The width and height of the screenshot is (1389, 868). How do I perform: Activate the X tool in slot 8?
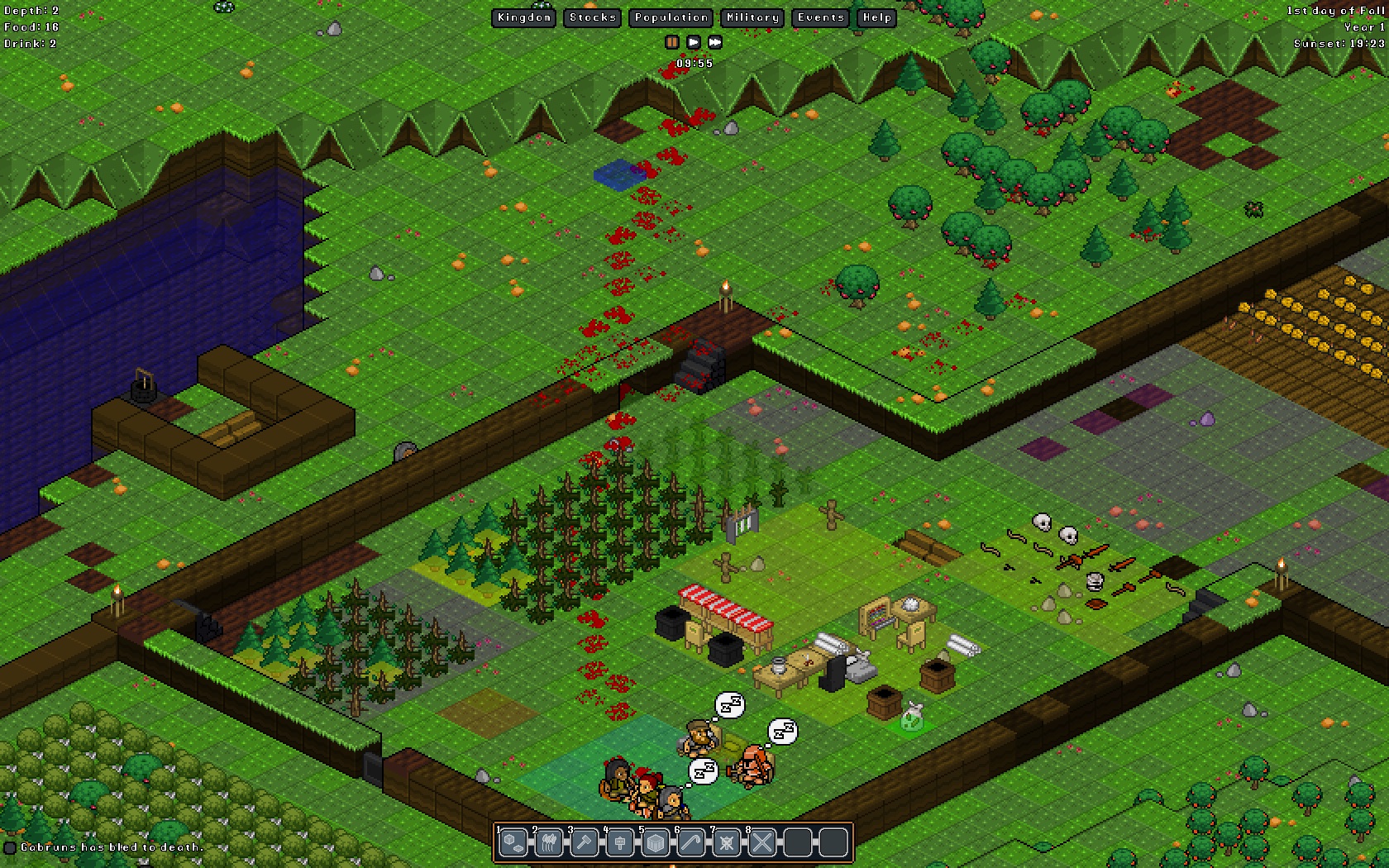tap(762, 843)
